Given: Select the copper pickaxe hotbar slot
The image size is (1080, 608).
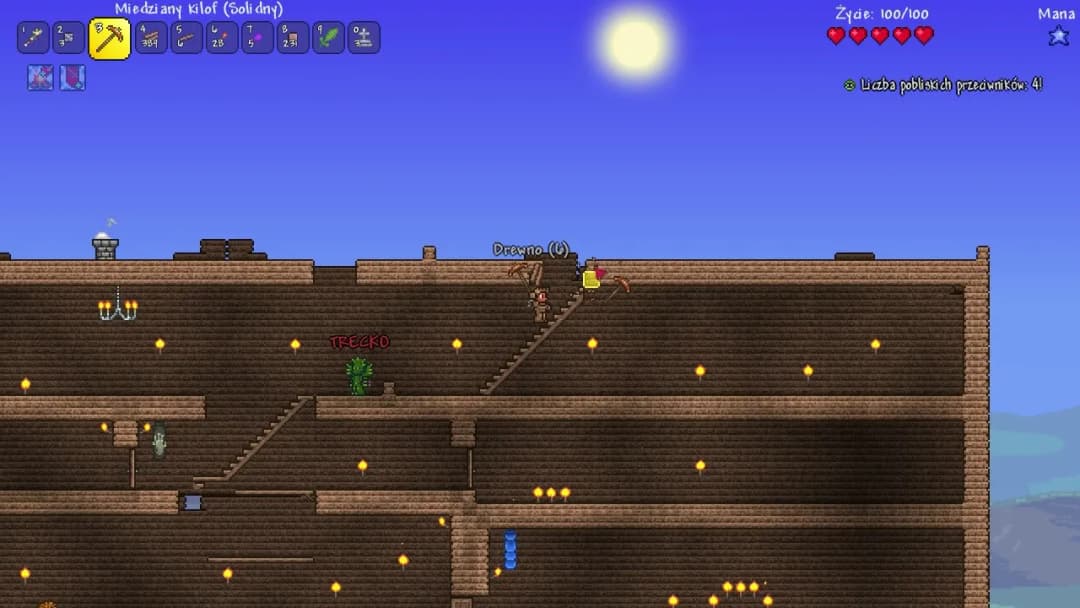Looking at the screenshot, I should pos(109,38).
